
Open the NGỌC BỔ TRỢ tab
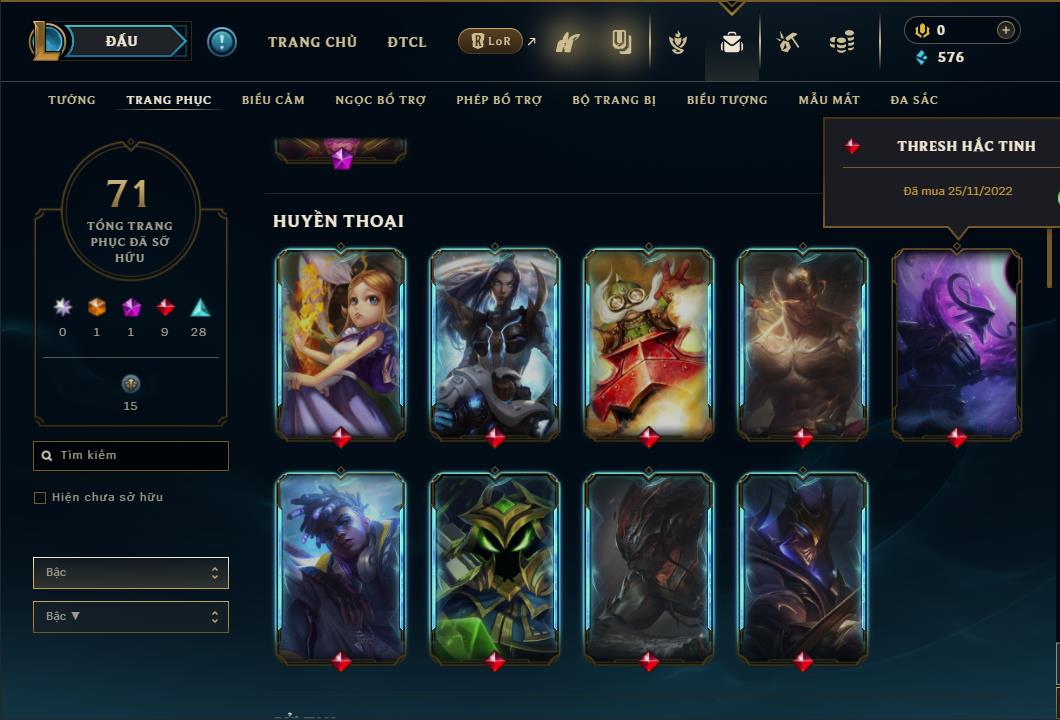(x=380, y=100)
